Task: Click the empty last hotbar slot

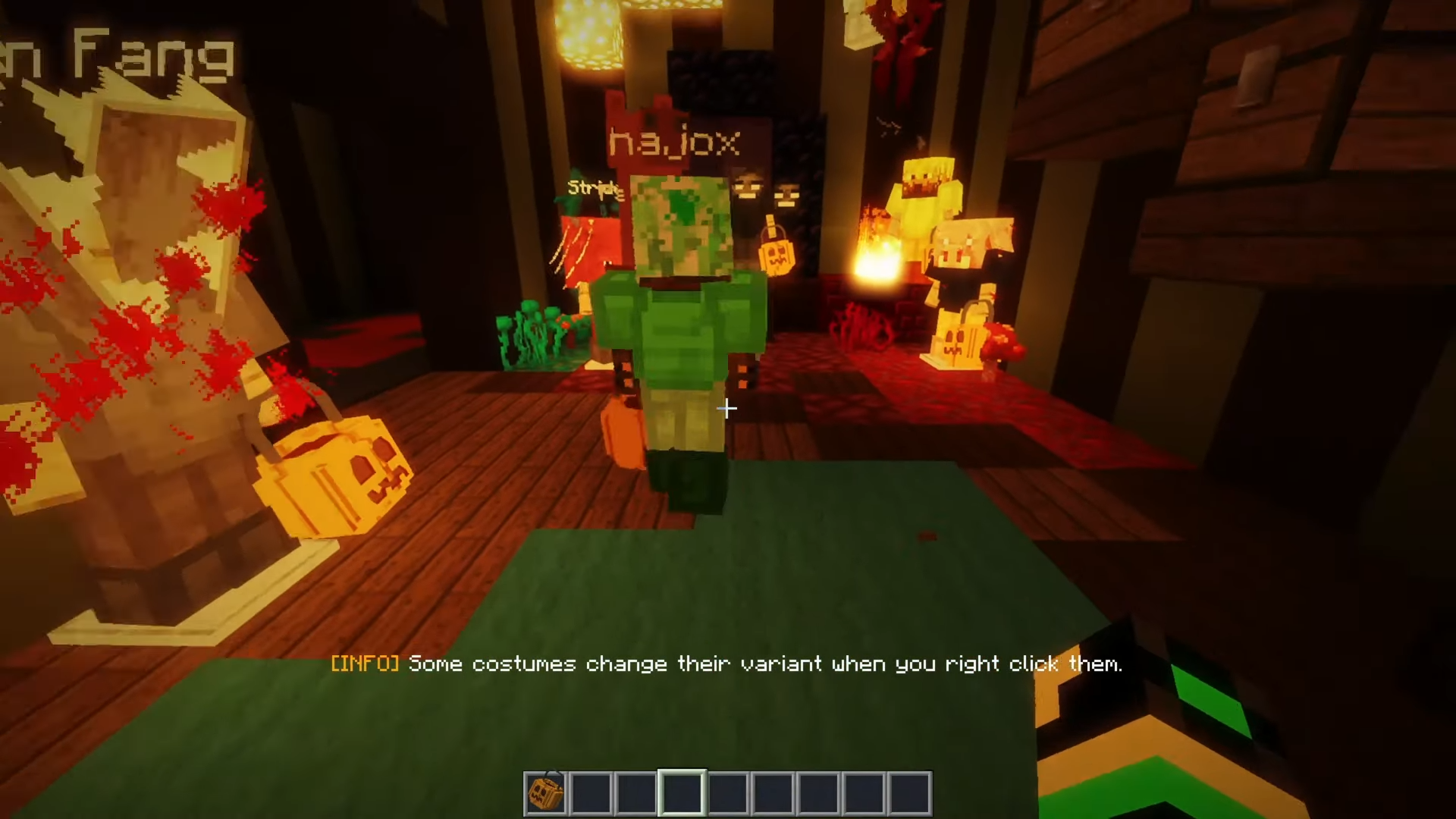Action: [x=908, y=792]
